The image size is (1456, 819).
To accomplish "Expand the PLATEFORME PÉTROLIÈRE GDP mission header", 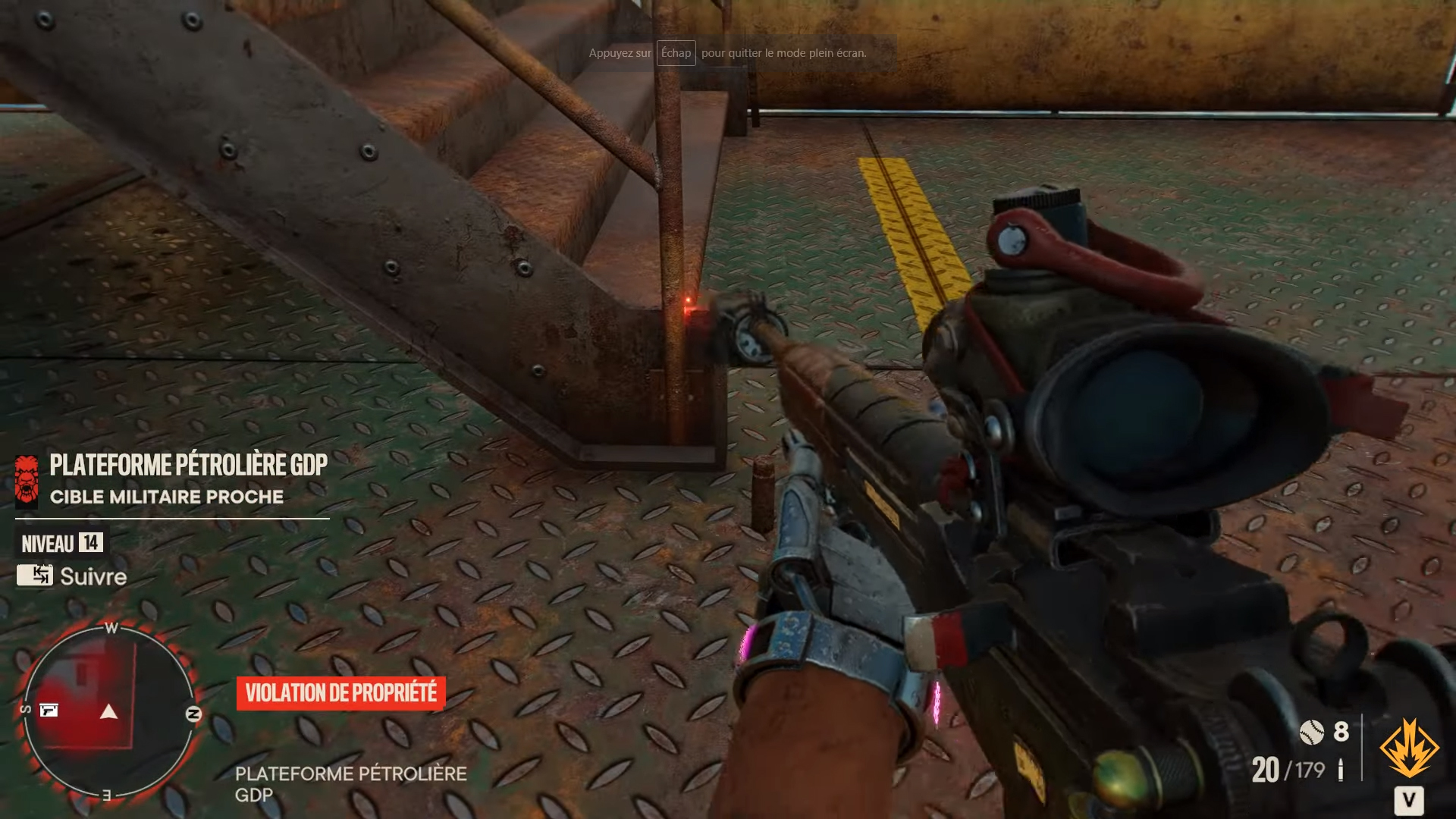I will point(187,466).
